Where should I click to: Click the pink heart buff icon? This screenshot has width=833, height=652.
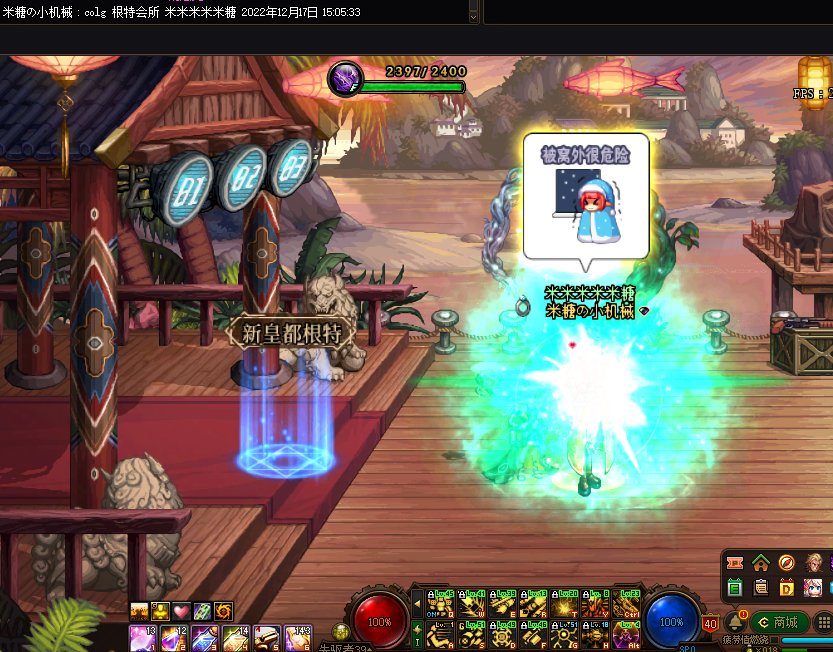coord(181,611)
